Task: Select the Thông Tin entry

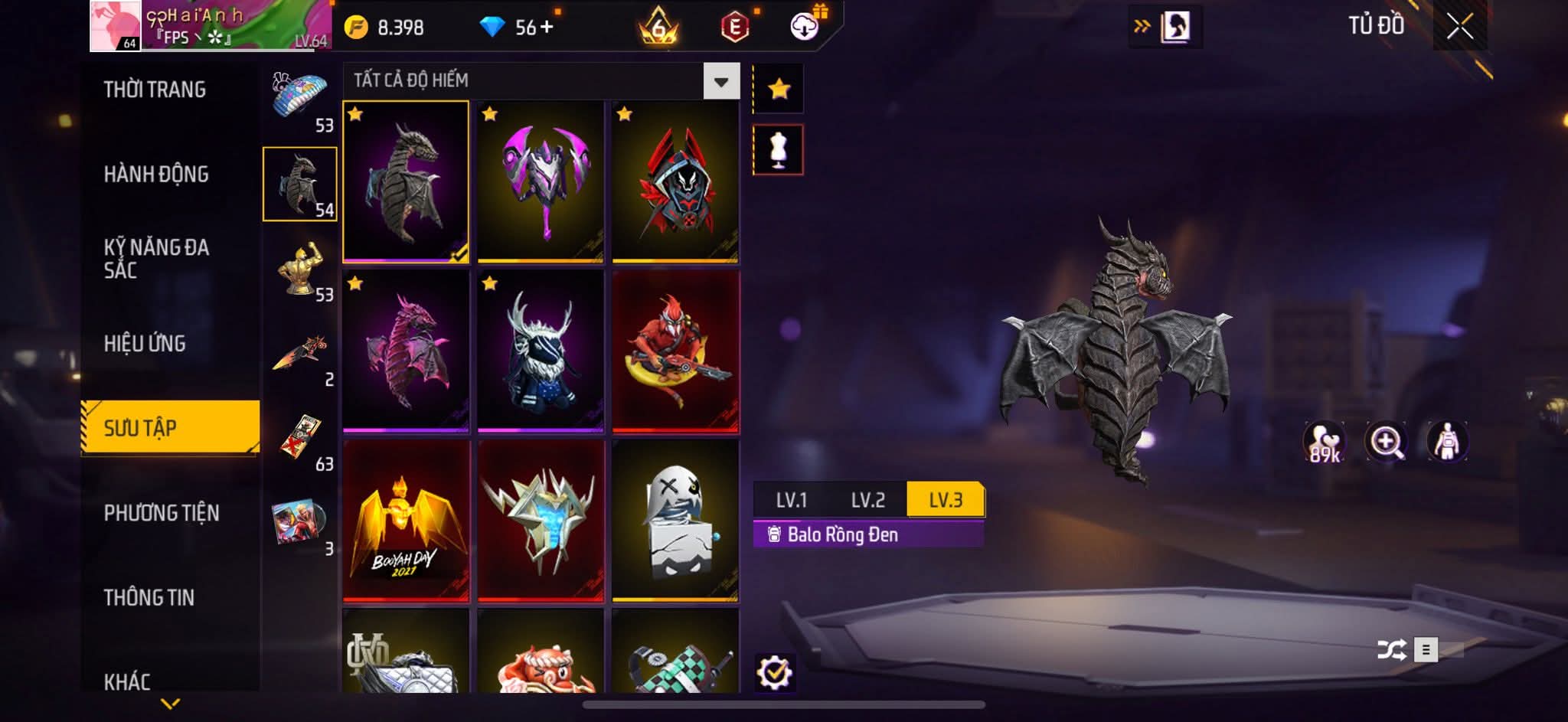Action: tap(149, 597)
